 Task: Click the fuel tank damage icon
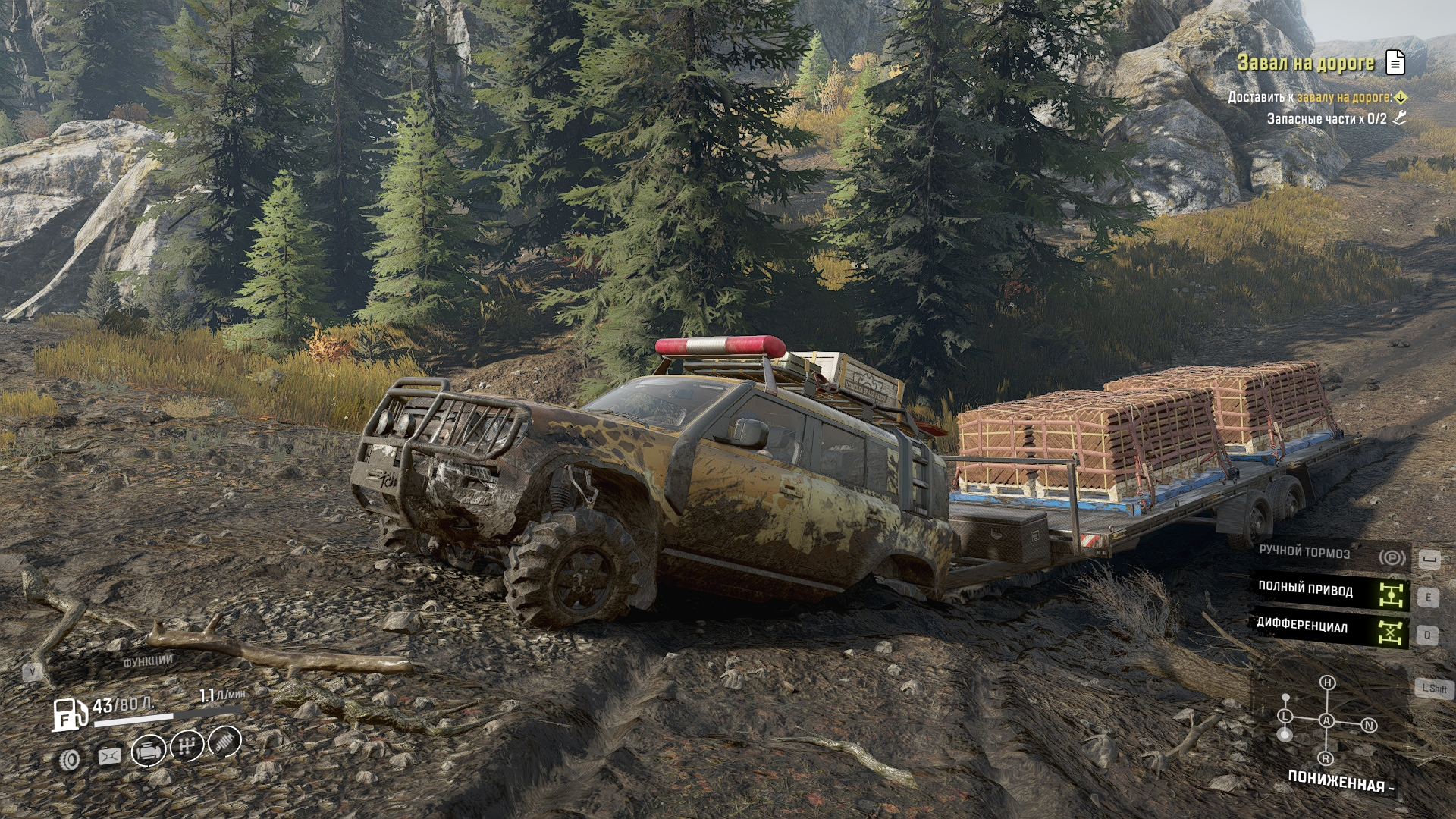(x=109, y=756)
